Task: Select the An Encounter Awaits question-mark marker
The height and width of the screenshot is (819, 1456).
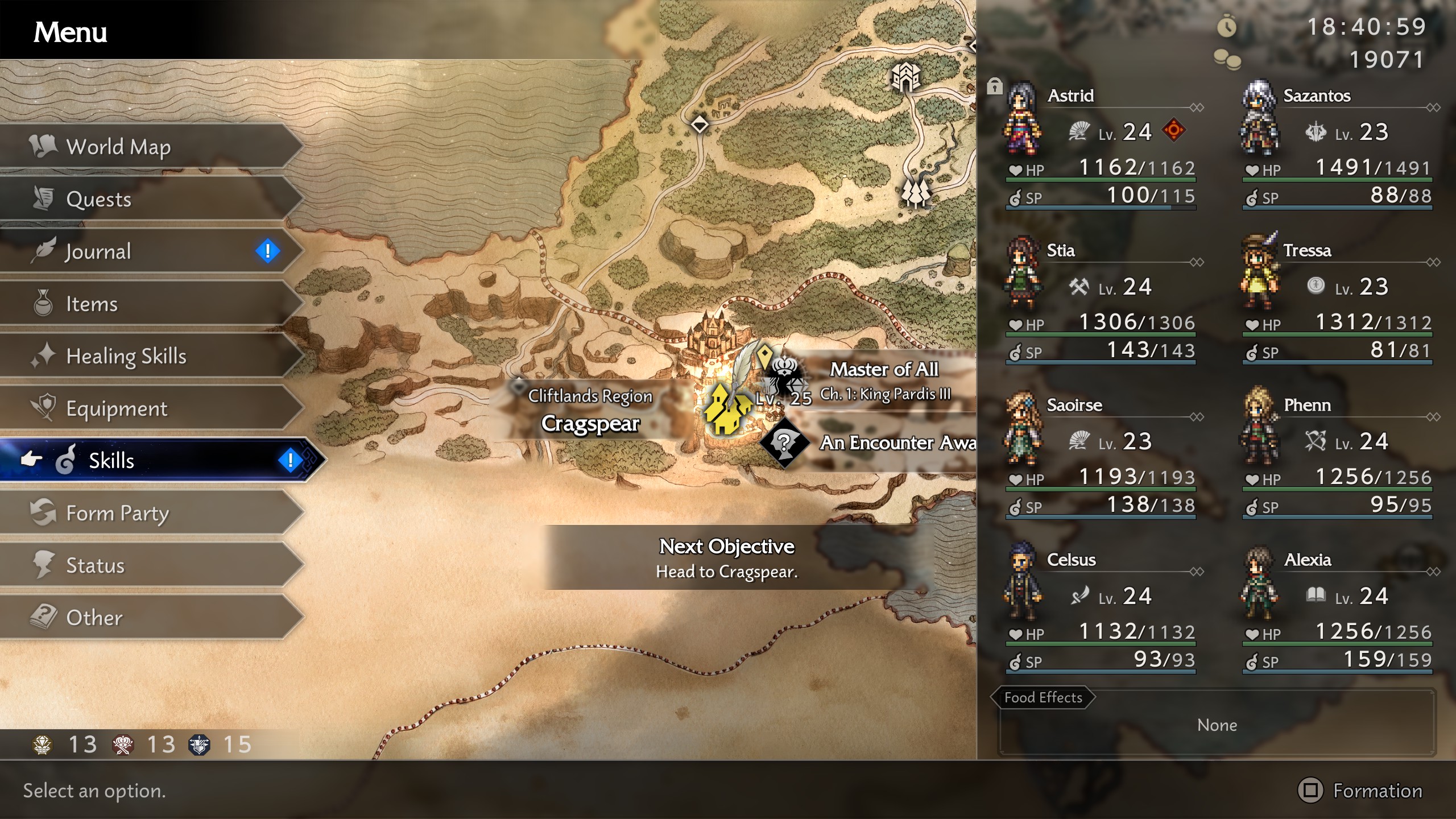Action: [x=784, y=442]
